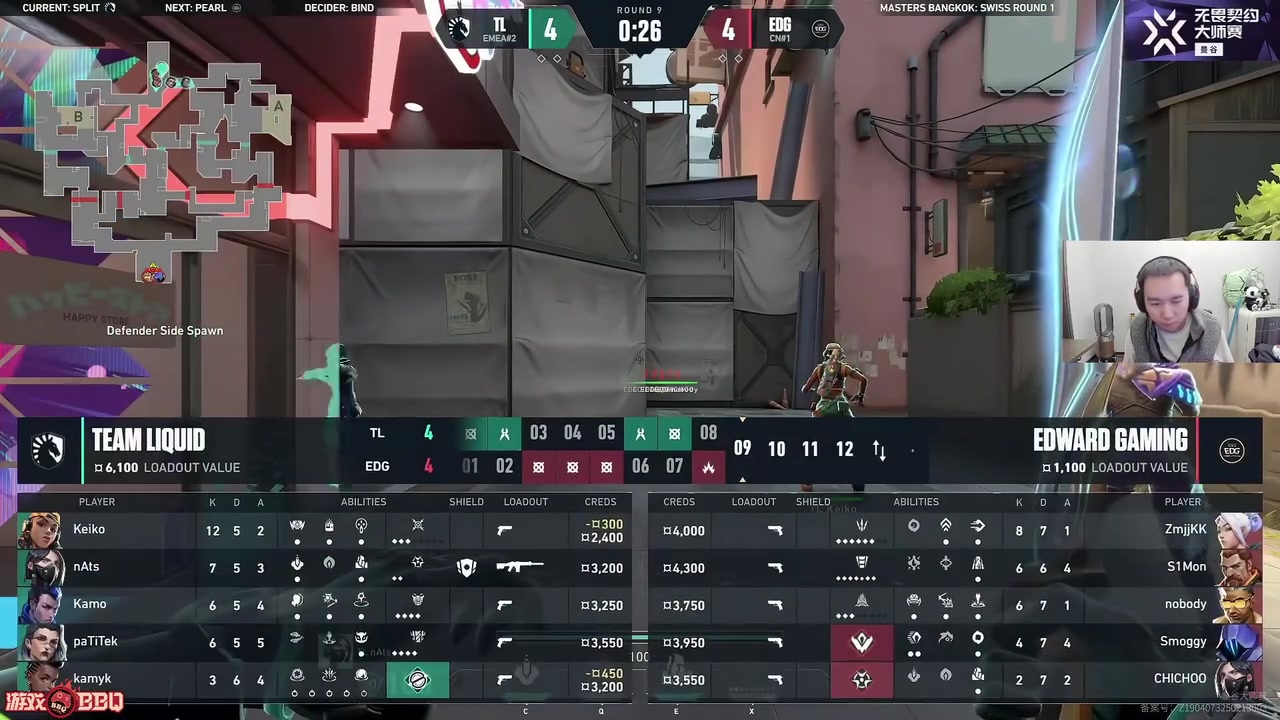Click the Team Liquid logo beside the team name
This screenshot has width=1280, height=720.
coord(48,451)
